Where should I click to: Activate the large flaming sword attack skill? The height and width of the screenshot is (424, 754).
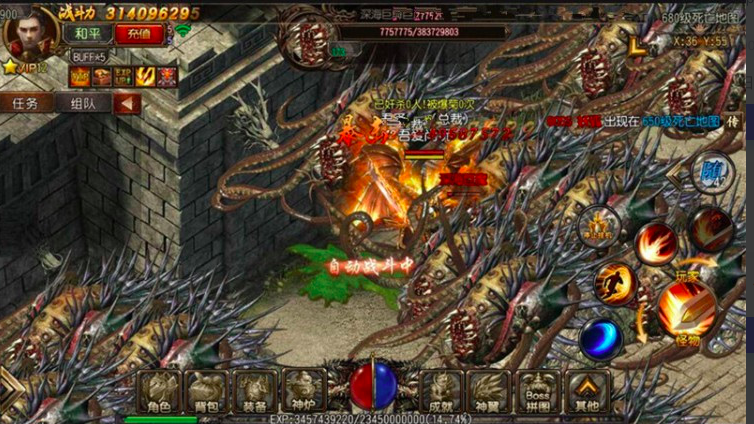click(x=686, y=307)
